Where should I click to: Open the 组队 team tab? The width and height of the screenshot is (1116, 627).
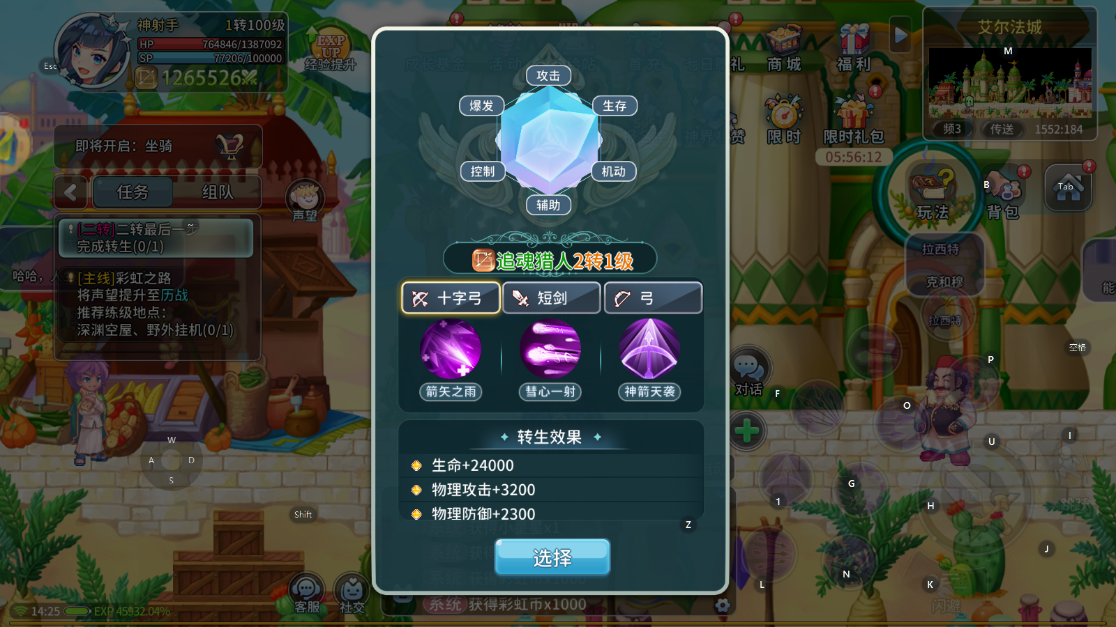(218, 192)
